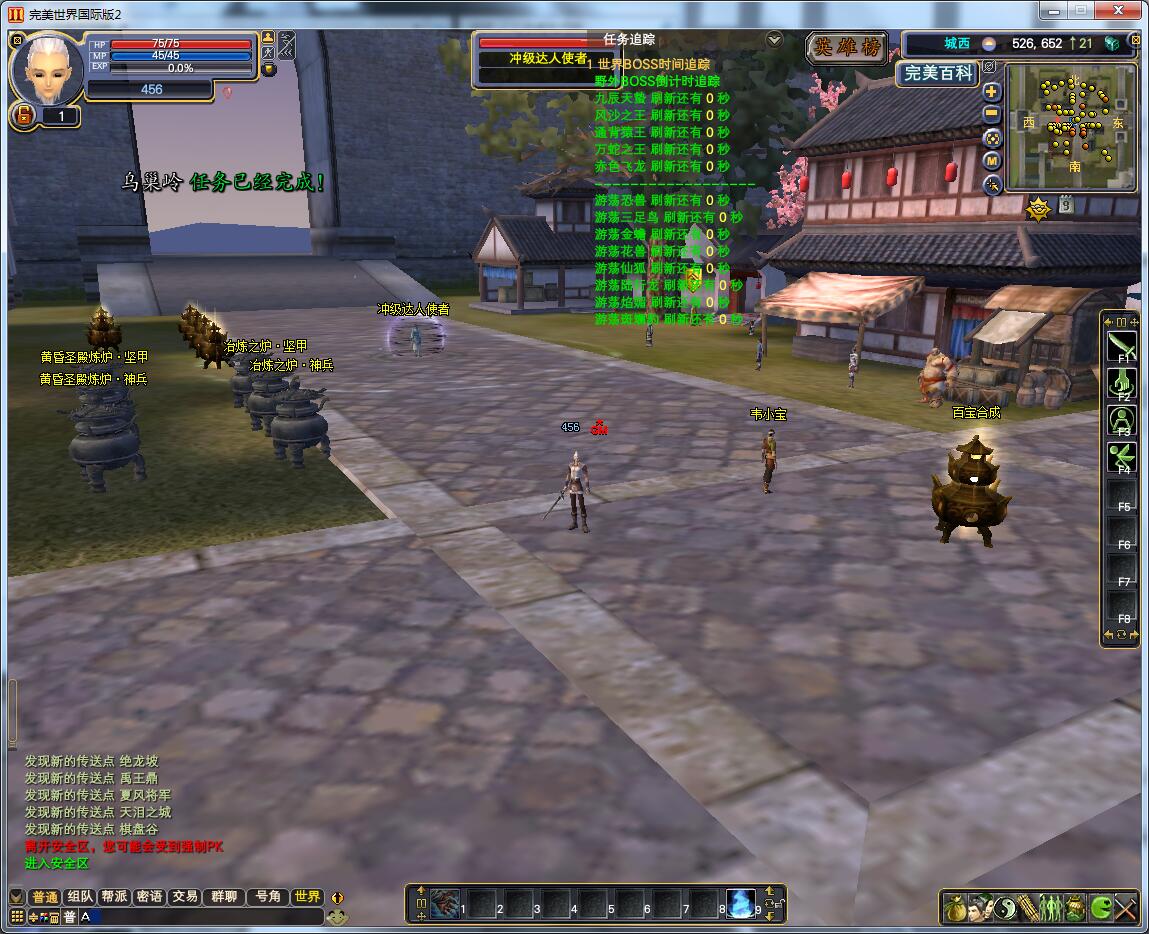Image resolution: width=1149 pixels, height=934 pixels.
Task: Open the inventory bag icon
Action: (955, 908)
